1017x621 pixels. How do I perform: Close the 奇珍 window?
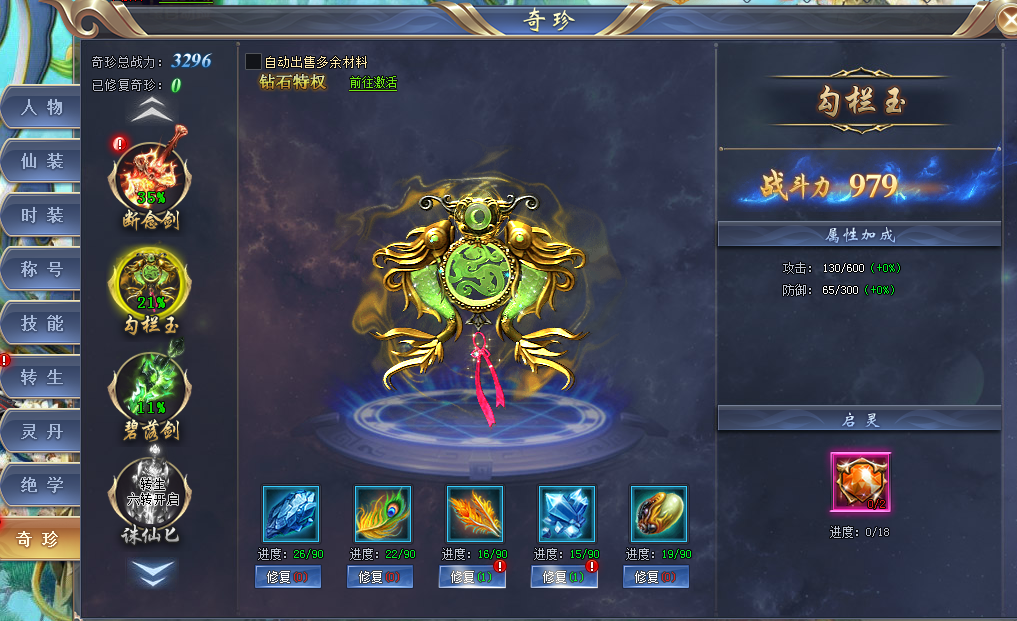[1007, 19]
